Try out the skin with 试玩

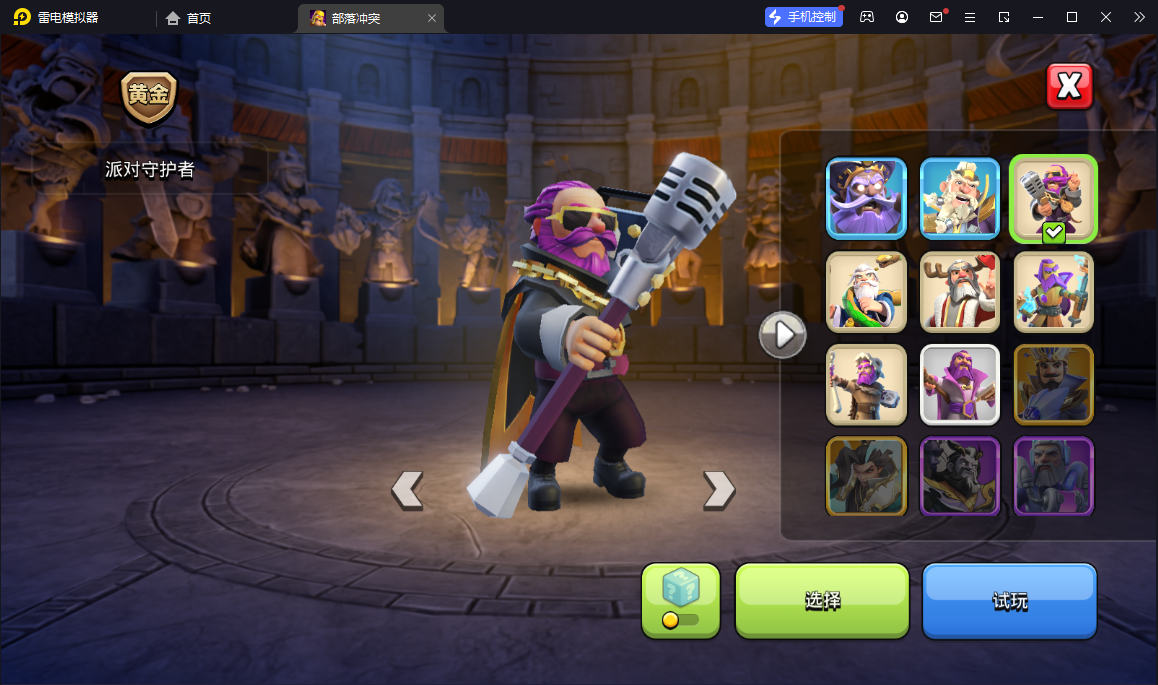[1009, 600]
